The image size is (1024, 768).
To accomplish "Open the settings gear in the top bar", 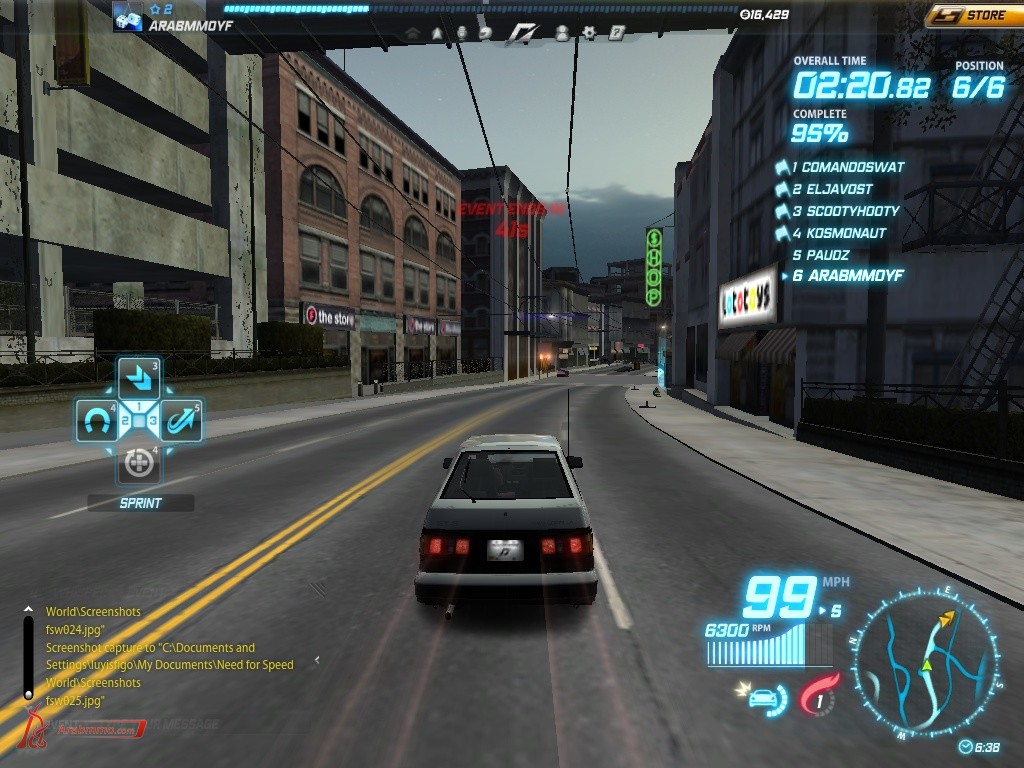I will coord(589,33).
